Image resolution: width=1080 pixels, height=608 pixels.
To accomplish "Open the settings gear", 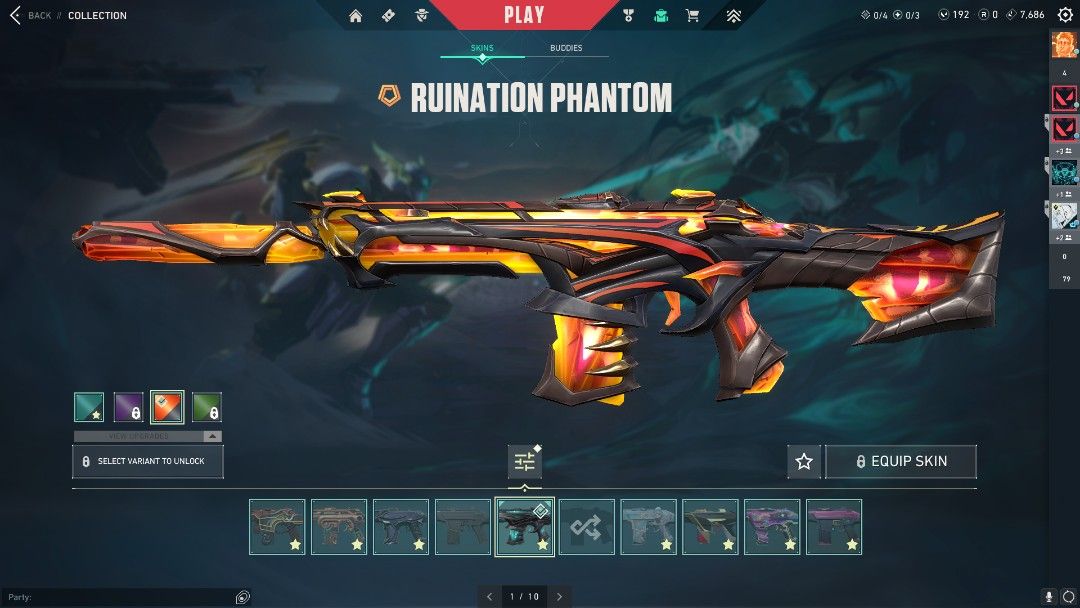I will 1065,15.
